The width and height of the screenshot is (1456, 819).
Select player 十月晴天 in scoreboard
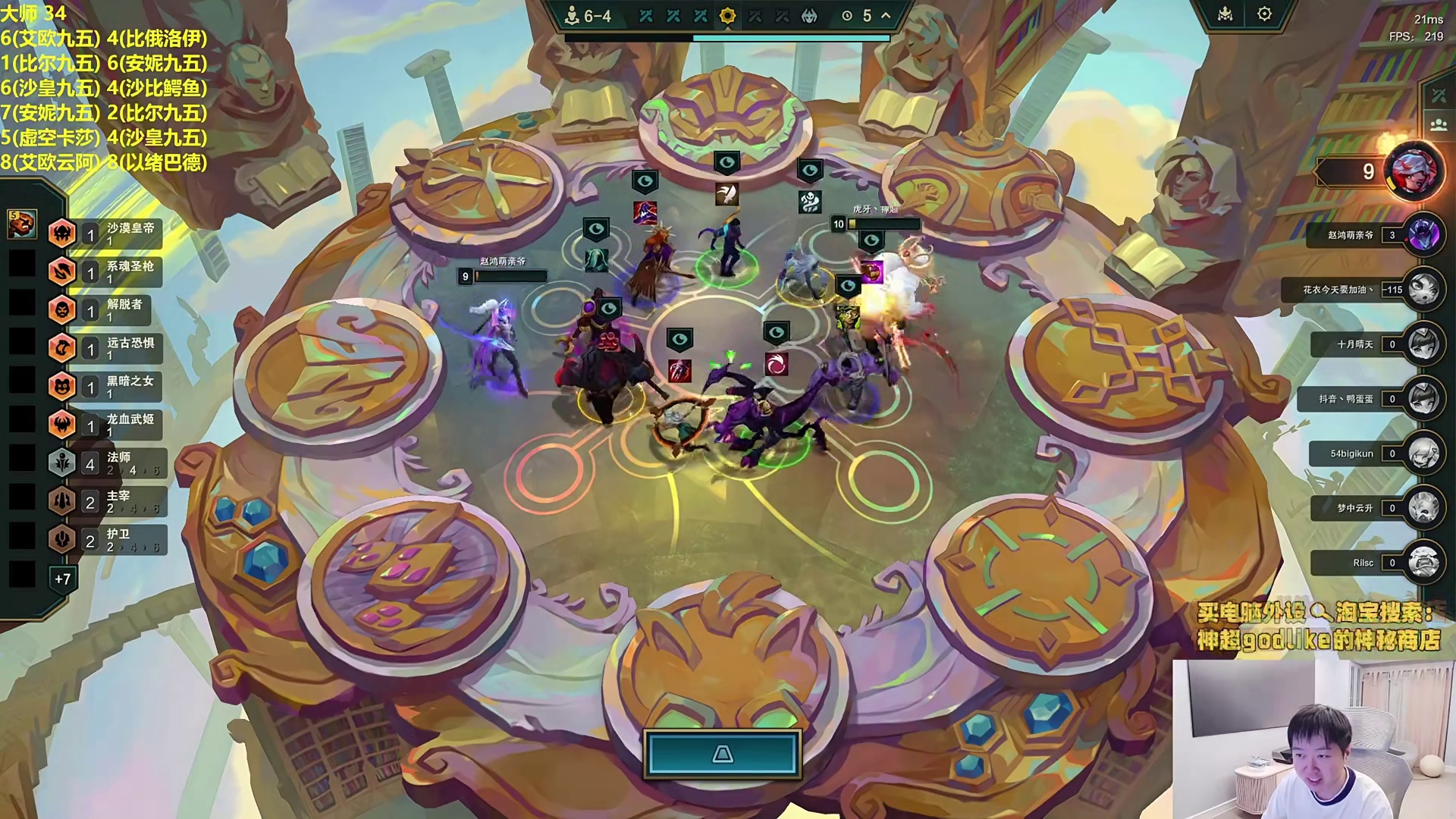(1423, 344)
